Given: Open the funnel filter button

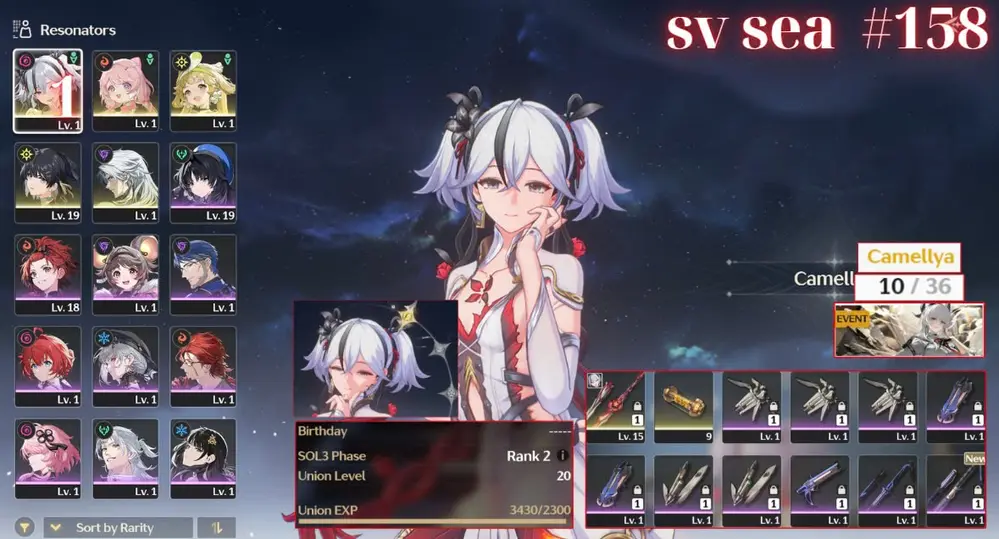Looking at the screenshot, I should click(x=22, y=527).
